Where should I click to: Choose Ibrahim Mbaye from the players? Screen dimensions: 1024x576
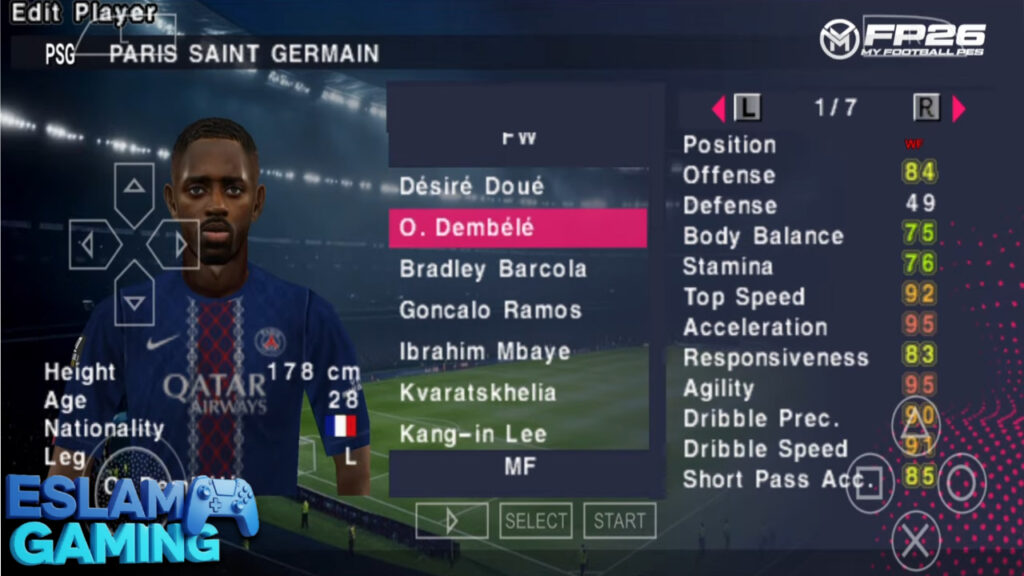tap(485, 352)
